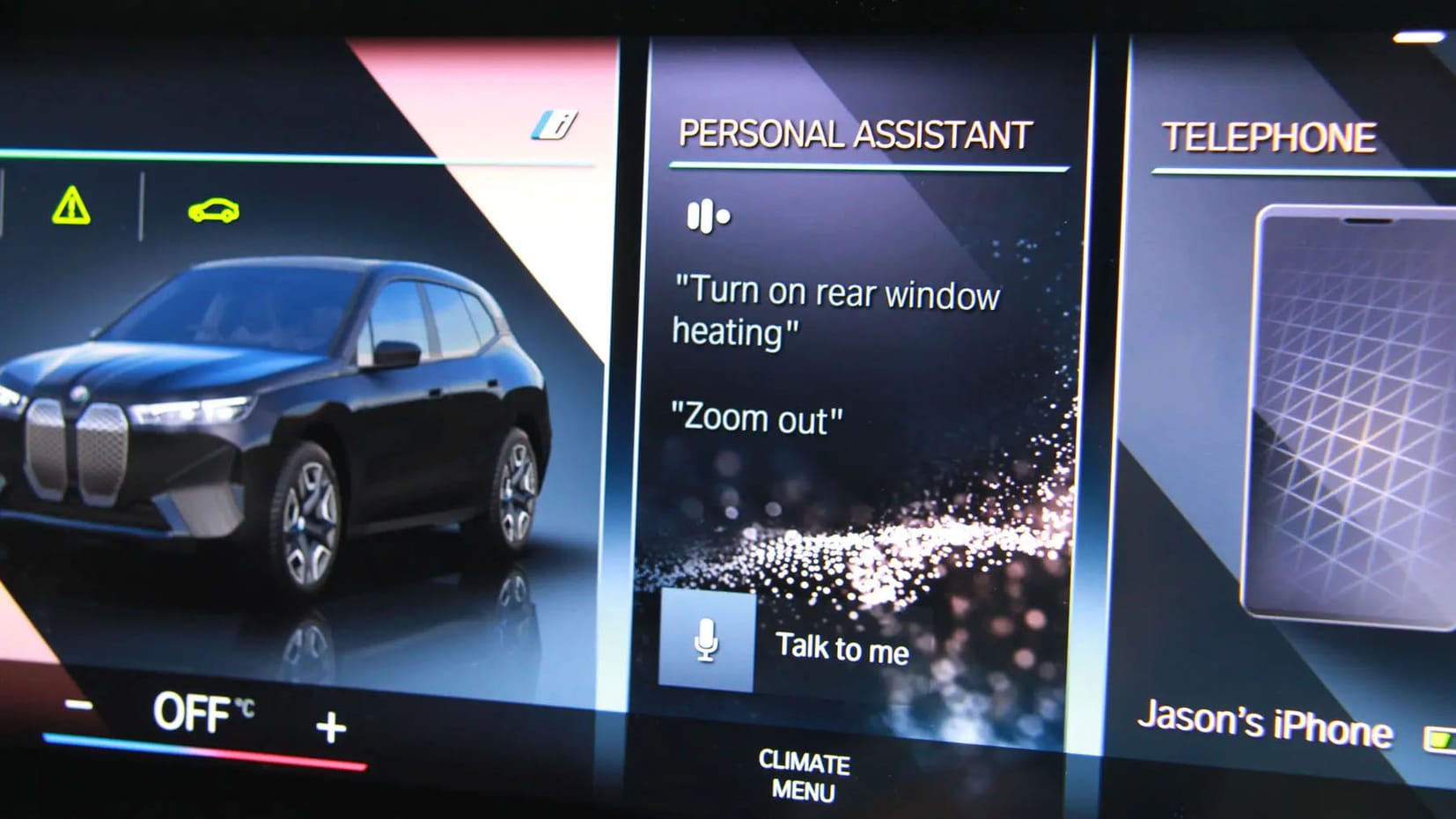Tap the voice assistant waveform icon

click(x=705, y=214)
